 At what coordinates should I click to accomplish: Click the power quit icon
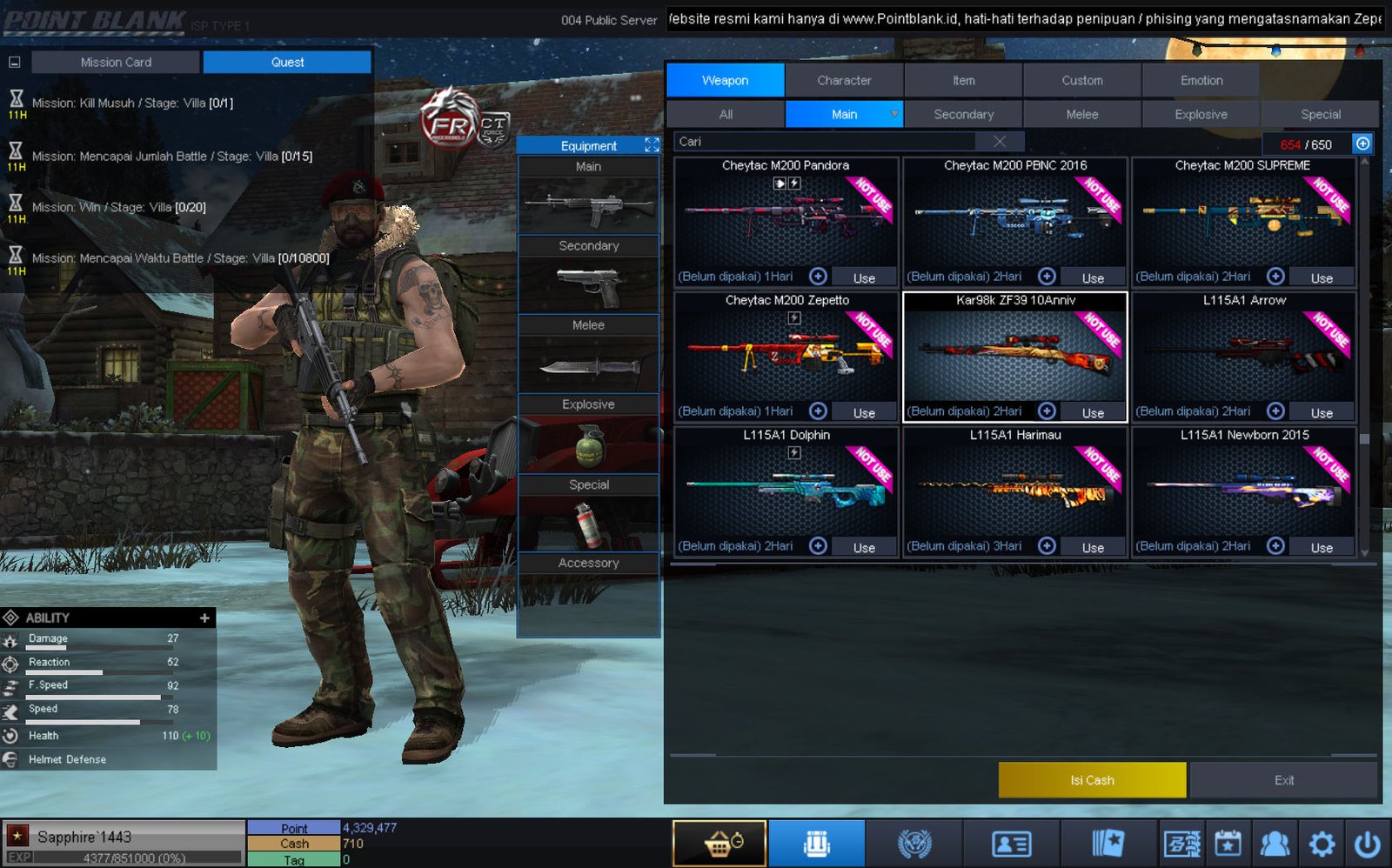(1367, 843)
